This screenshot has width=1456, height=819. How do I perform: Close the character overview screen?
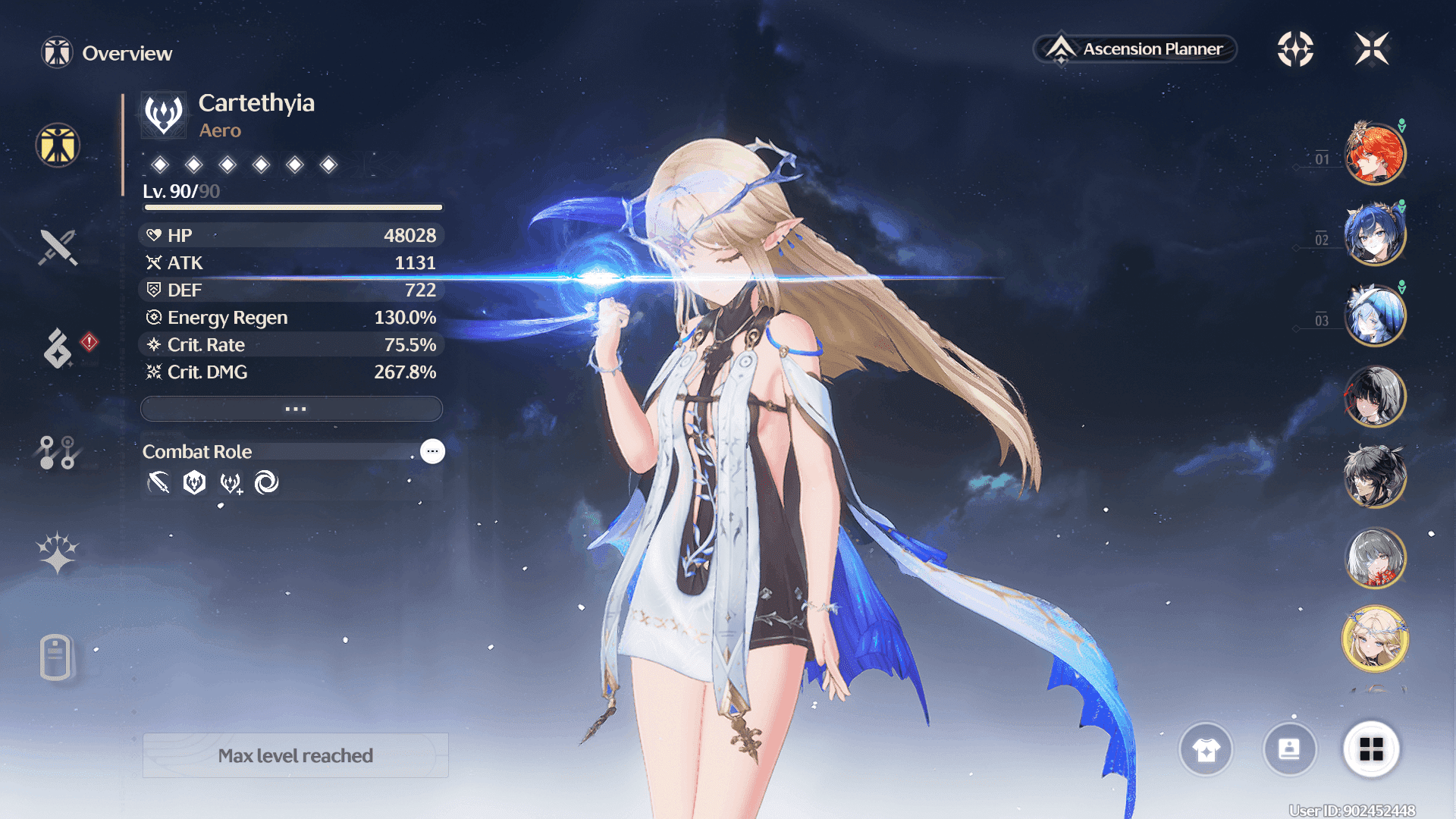[1372, 49]
